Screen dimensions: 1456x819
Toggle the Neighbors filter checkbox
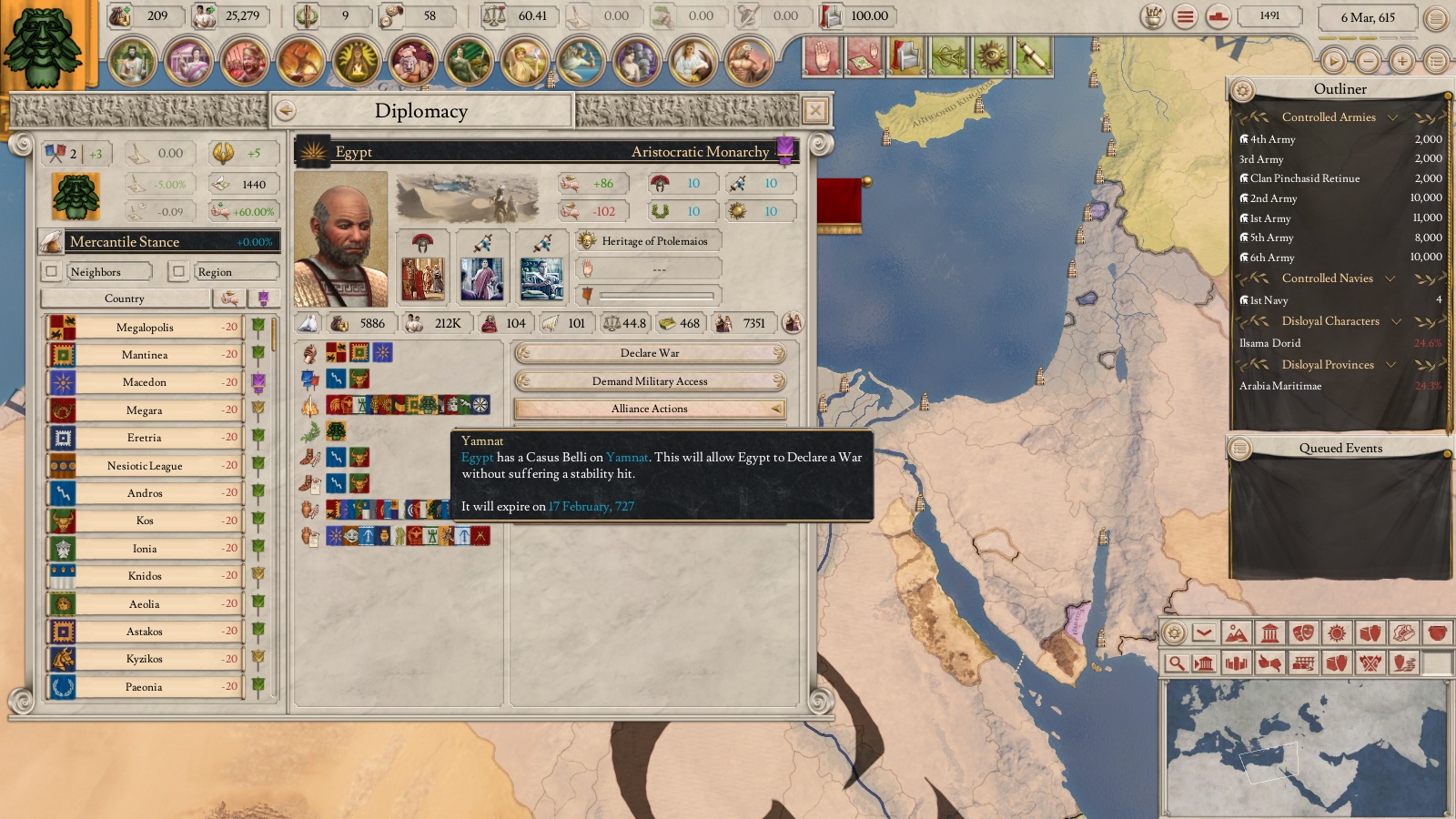tap(52, 271)
